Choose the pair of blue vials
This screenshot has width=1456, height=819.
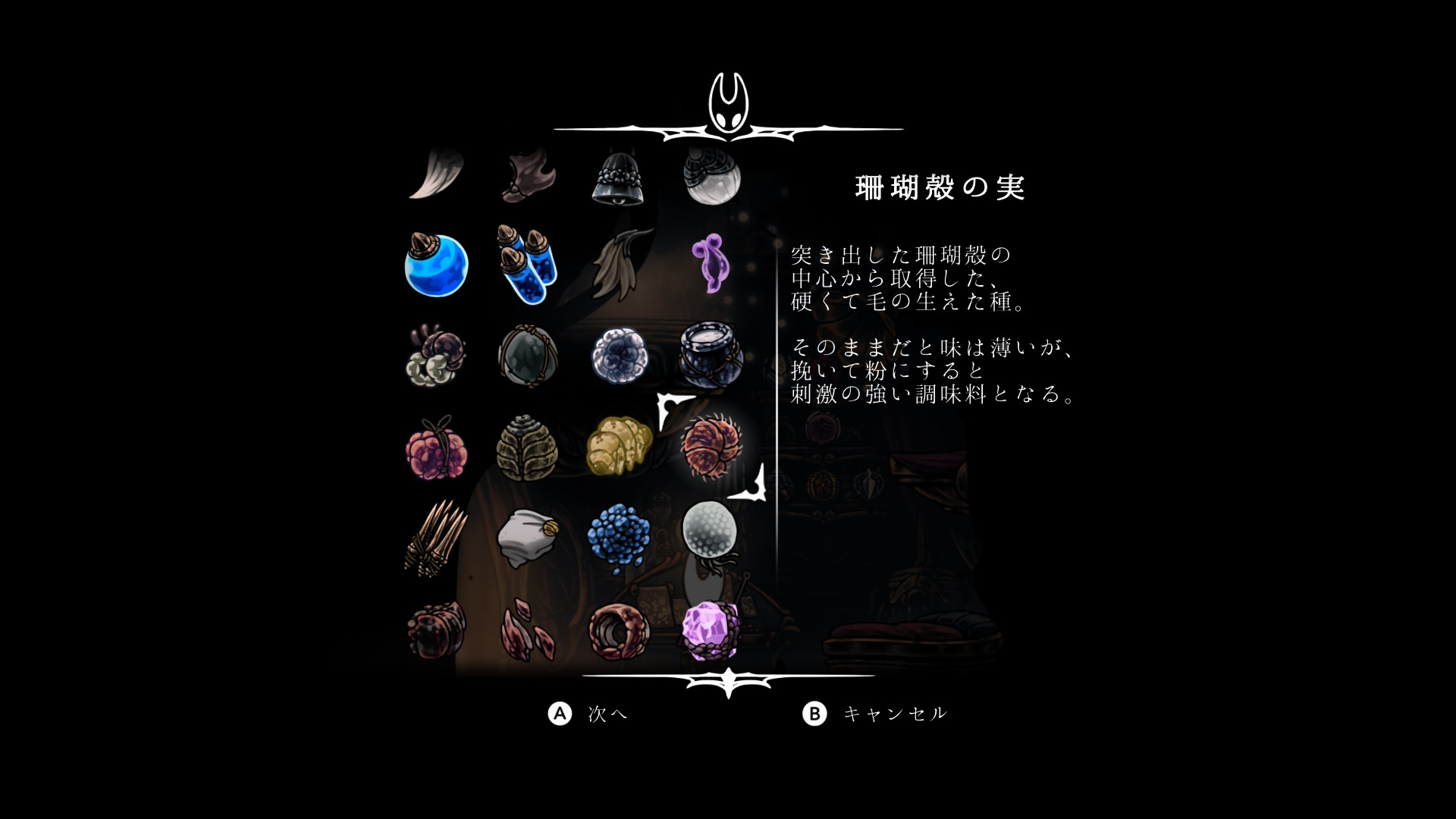point(528,265)
